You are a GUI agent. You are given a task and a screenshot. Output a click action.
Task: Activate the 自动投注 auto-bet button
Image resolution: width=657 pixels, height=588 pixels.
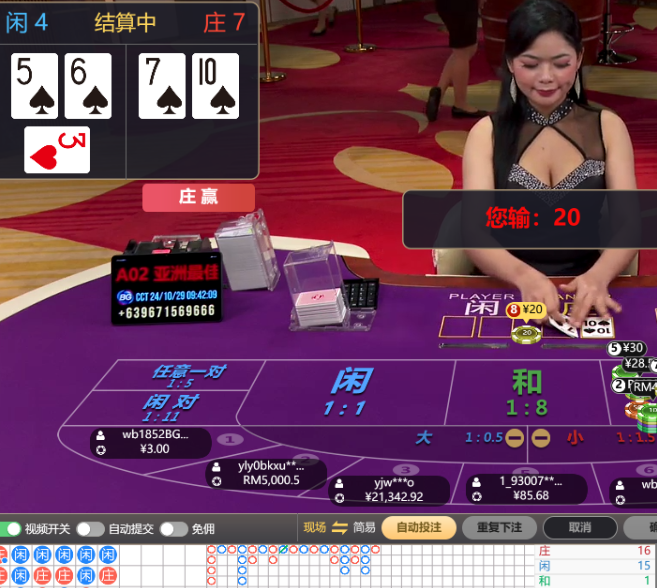(419, 528)
